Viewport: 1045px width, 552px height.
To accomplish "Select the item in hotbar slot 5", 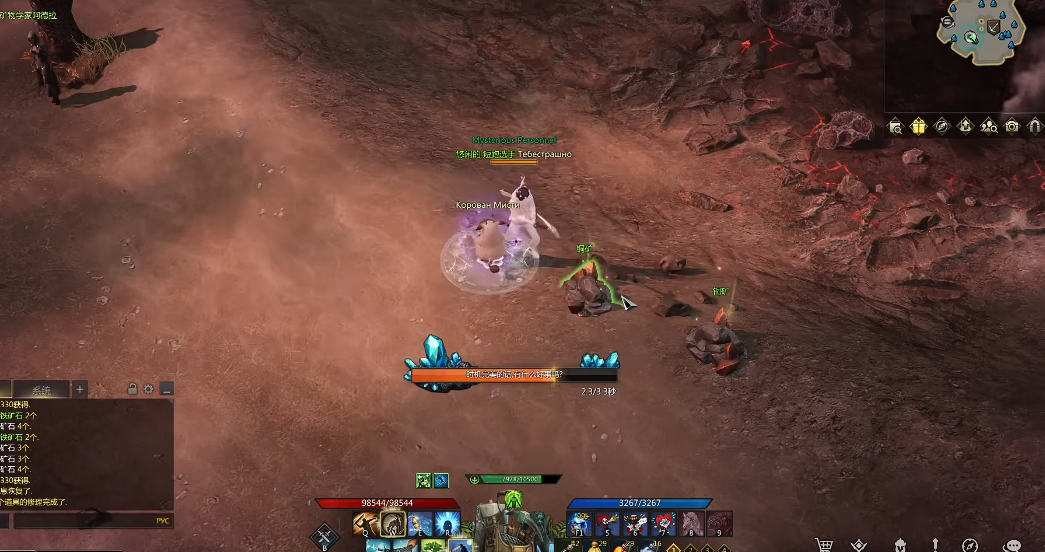I will [608, 523].
